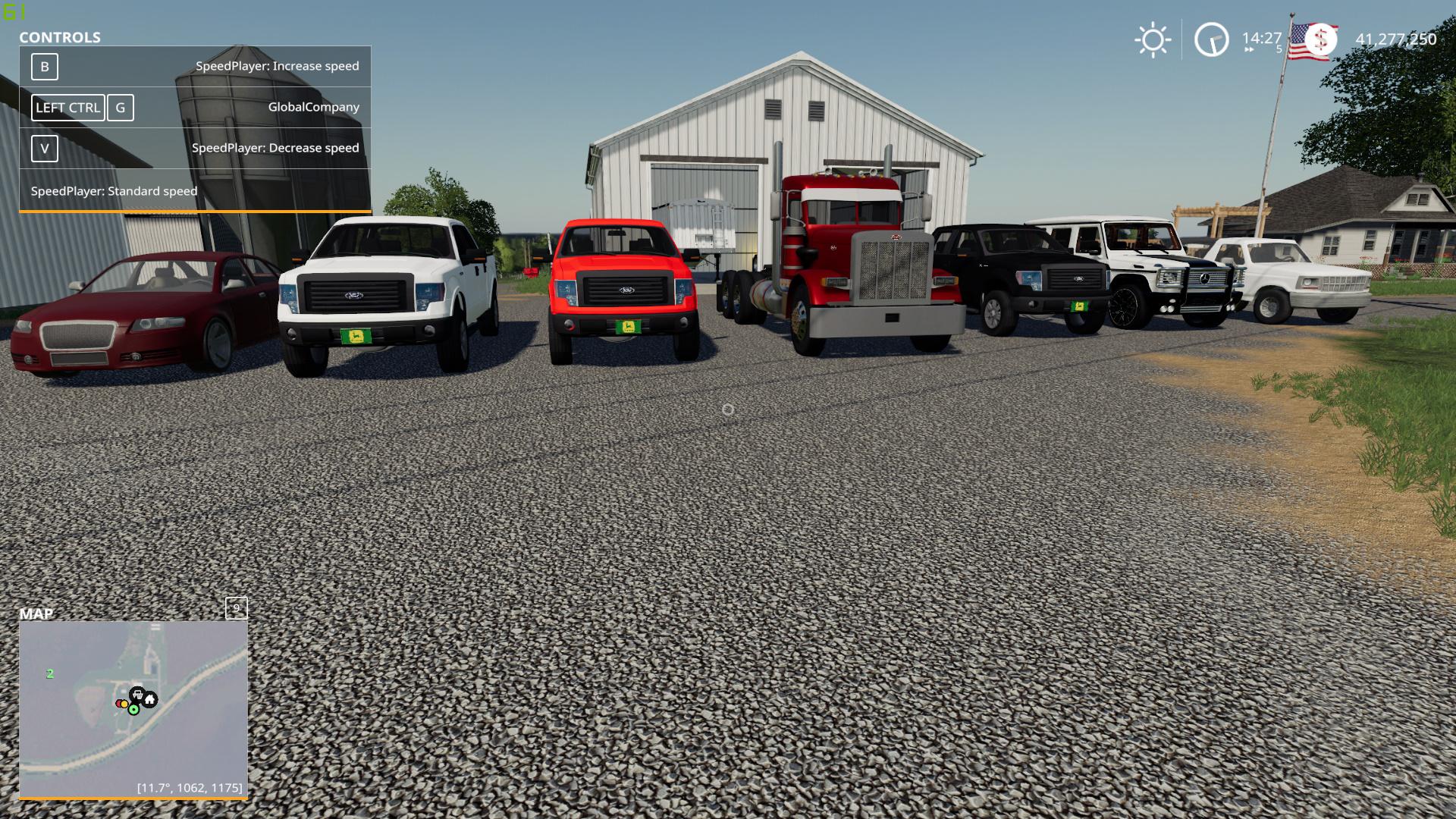
Task: Select the SpeedPlayer: Increase speed entry
Action: coord(278,66)
